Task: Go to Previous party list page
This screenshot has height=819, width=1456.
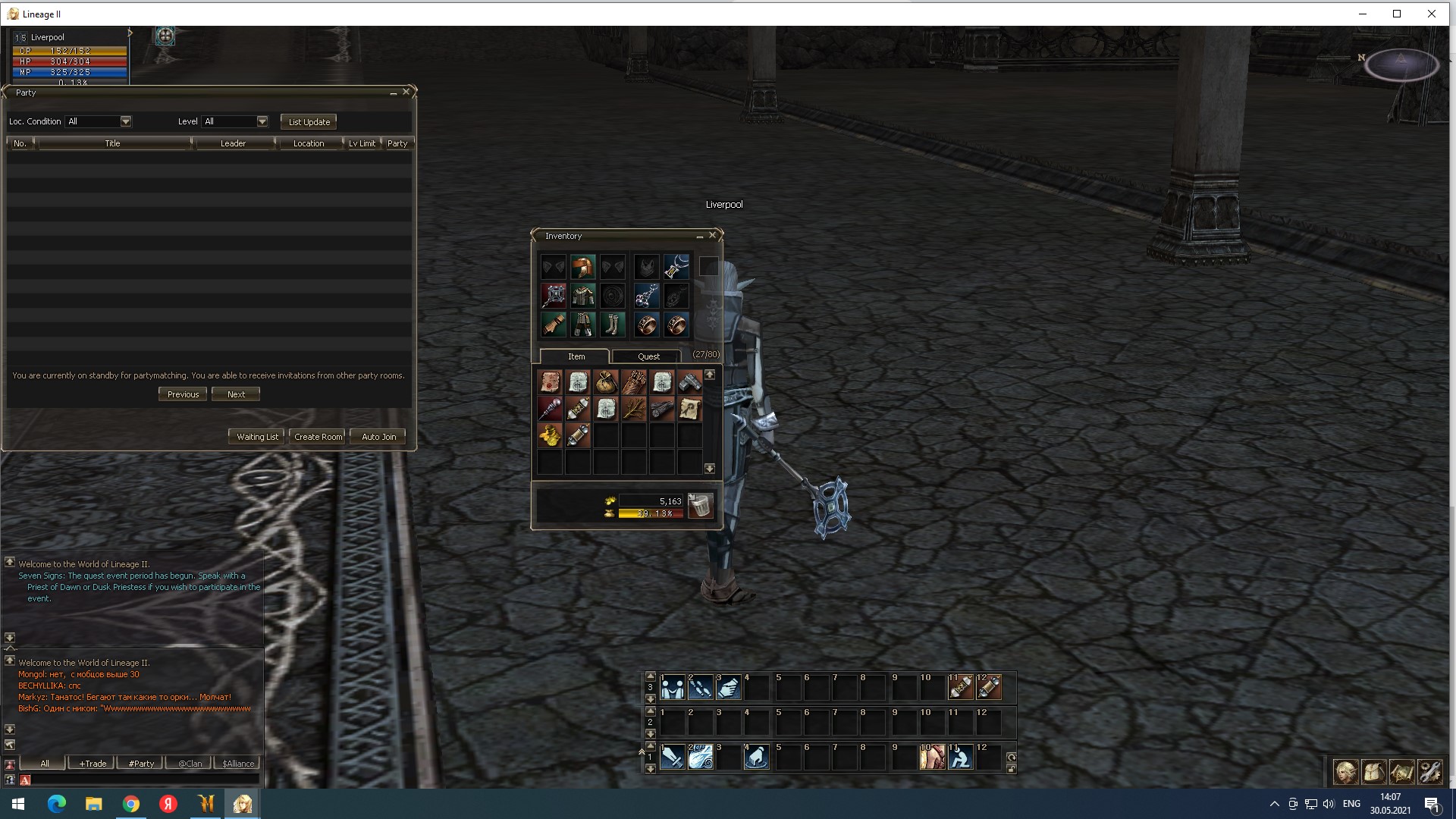Action: pyautogui.click(x=183, y=394)
